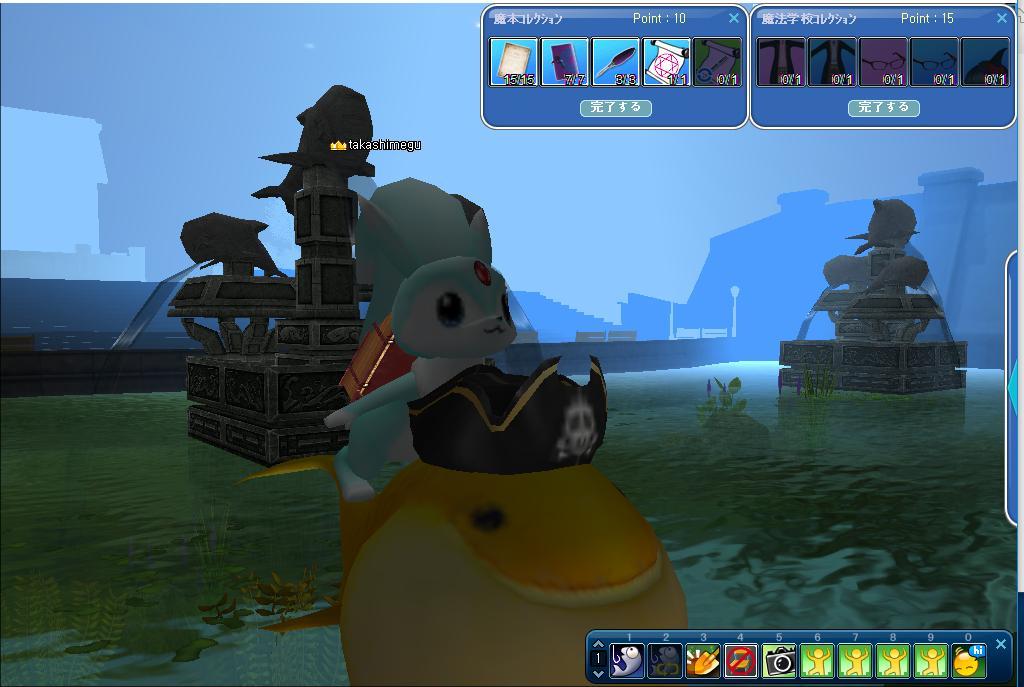Complete the 魔法学校コレクション with its 完了する button
The height and width of the screenshot is (687, 1024).
coord(883,107)
